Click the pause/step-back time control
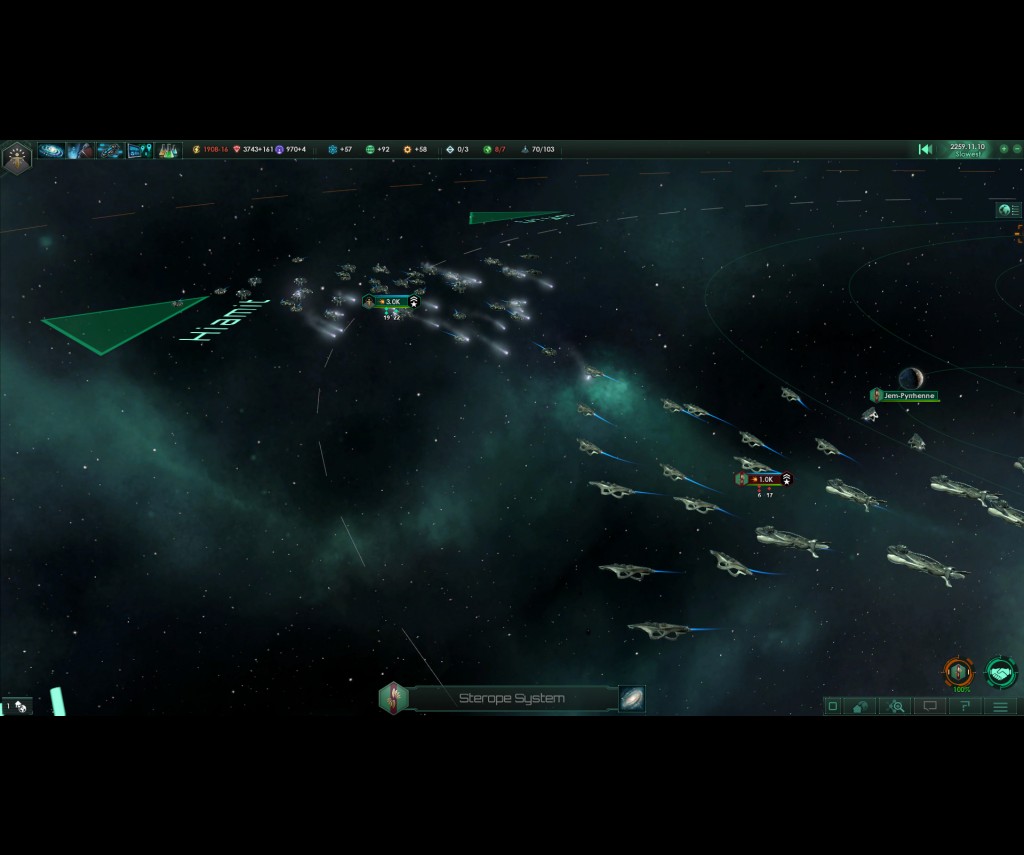This screenshot has width=1024, height=855. tap(925, 149)
